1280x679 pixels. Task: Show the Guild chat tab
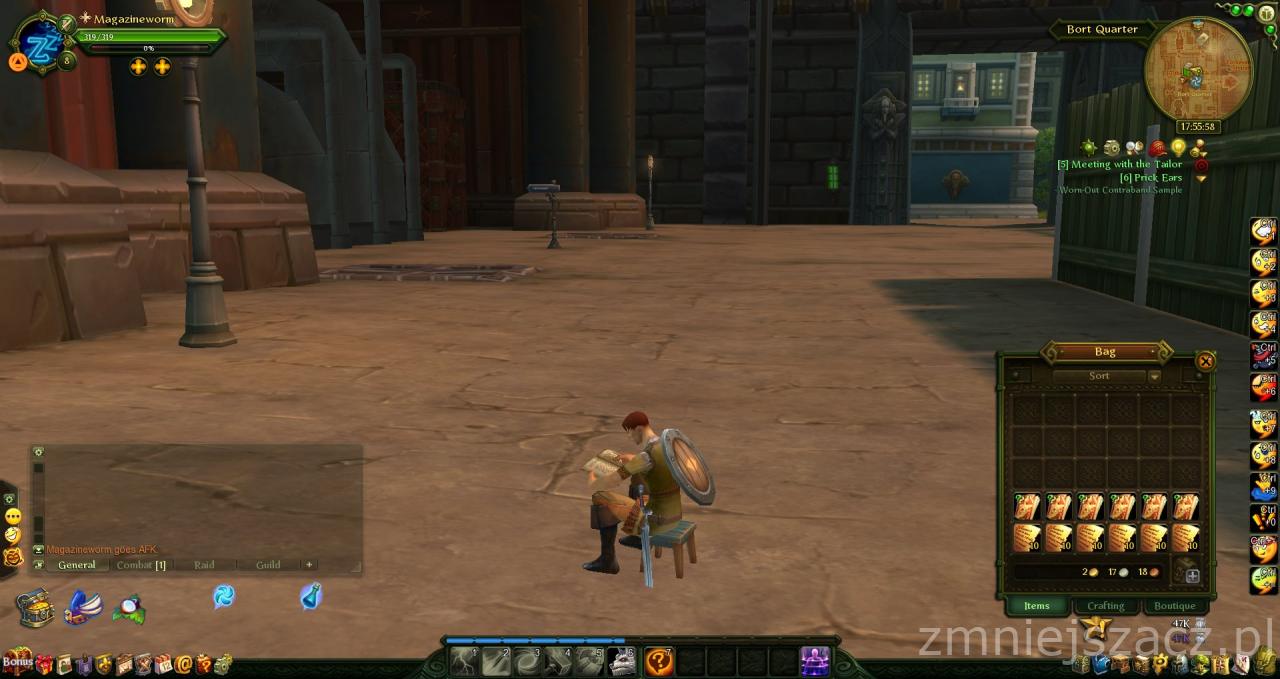pos(268,565)
